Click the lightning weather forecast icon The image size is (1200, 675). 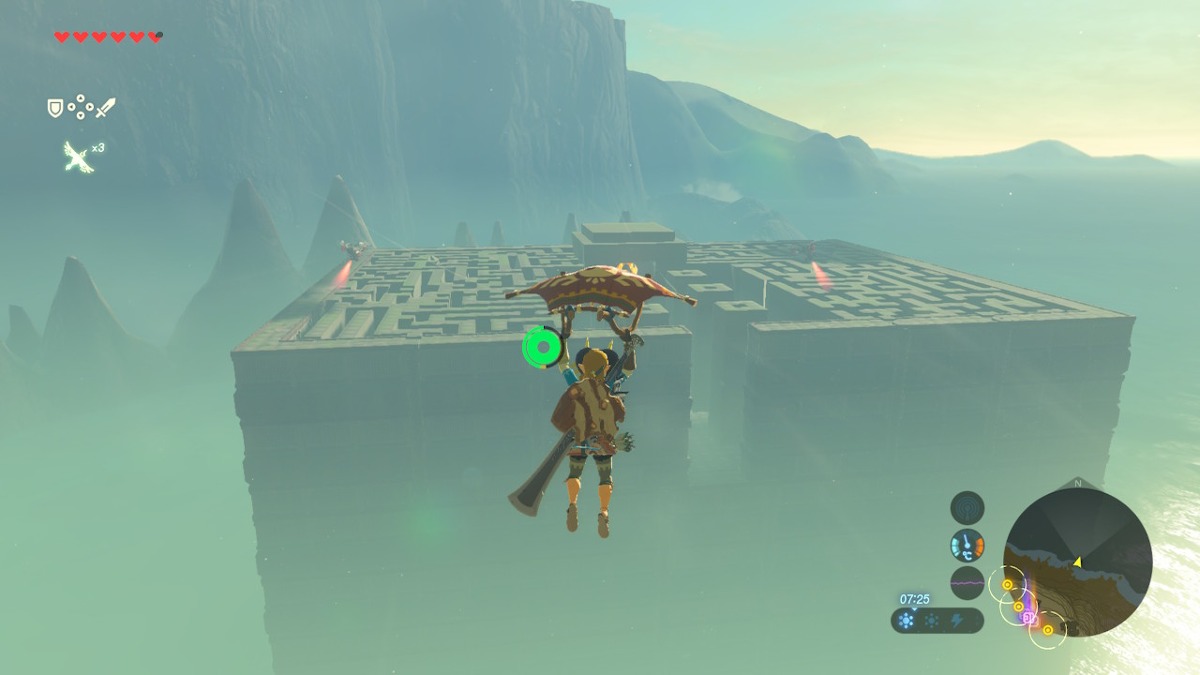pyautogui.click(x=957, y=621)
